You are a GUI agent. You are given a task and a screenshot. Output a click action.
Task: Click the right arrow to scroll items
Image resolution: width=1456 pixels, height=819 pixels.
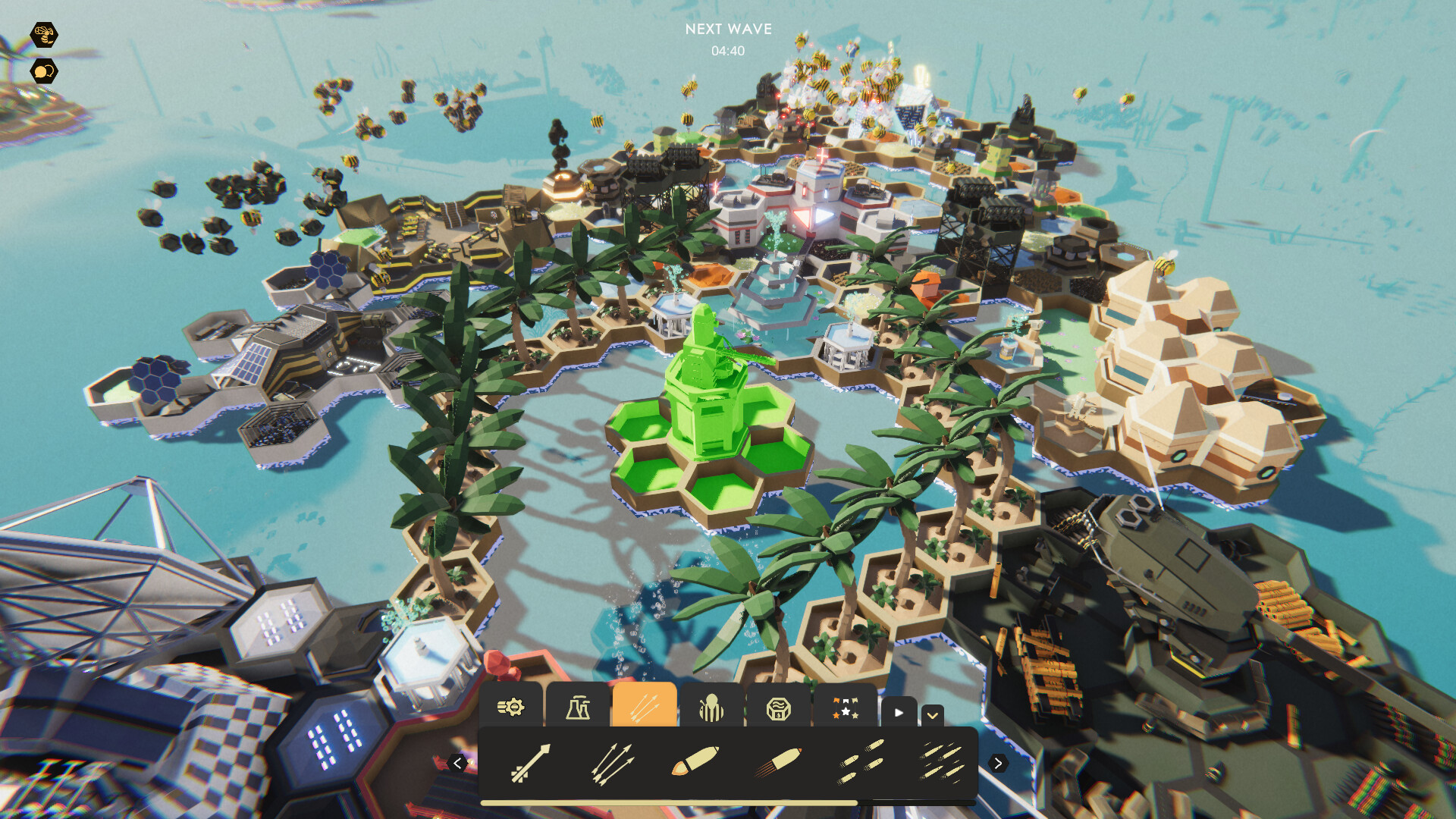[x=999, y=764]
